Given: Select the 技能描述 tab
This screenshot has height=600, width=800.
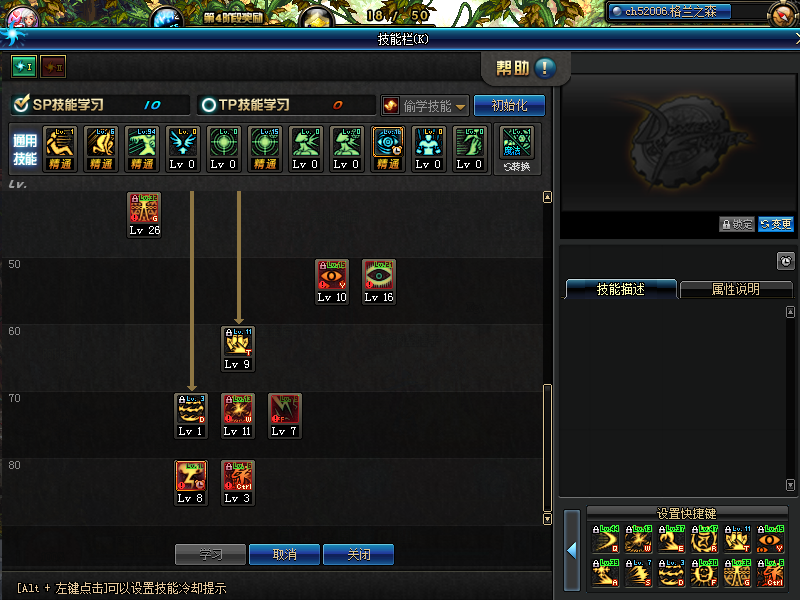Looking at the screenshot, I should [620, 289].
